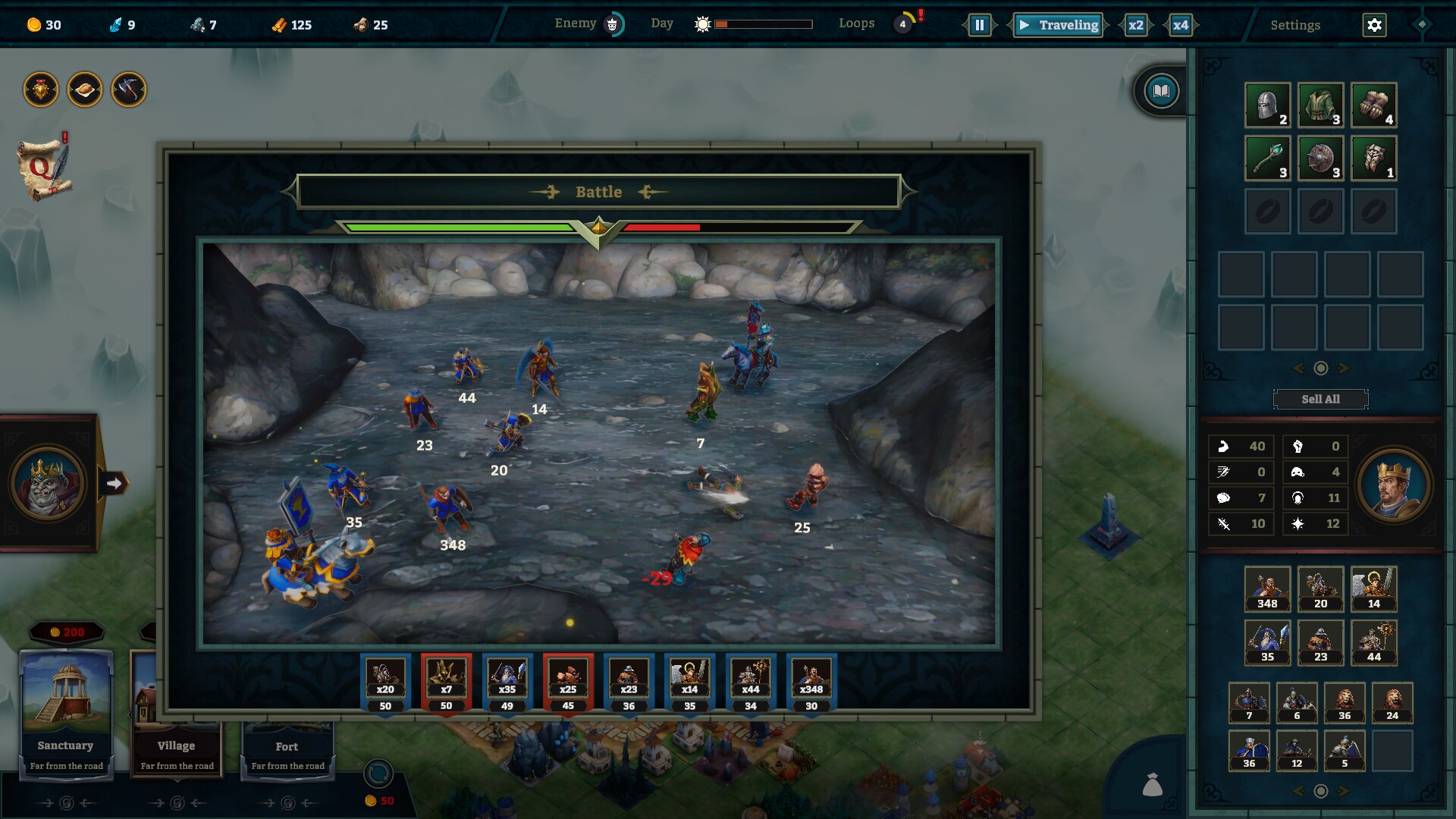Open the quest scroll
Screen dimensions: 1456x819
[44, 168]
